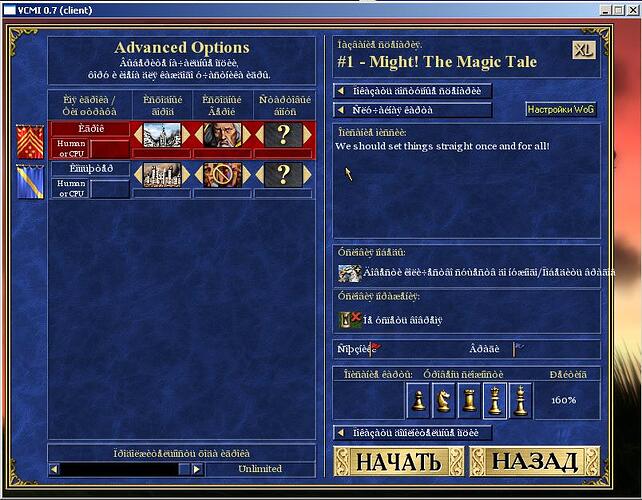Choose the knight difficulty level
The image size is (642, 500).
click(443, 400)
